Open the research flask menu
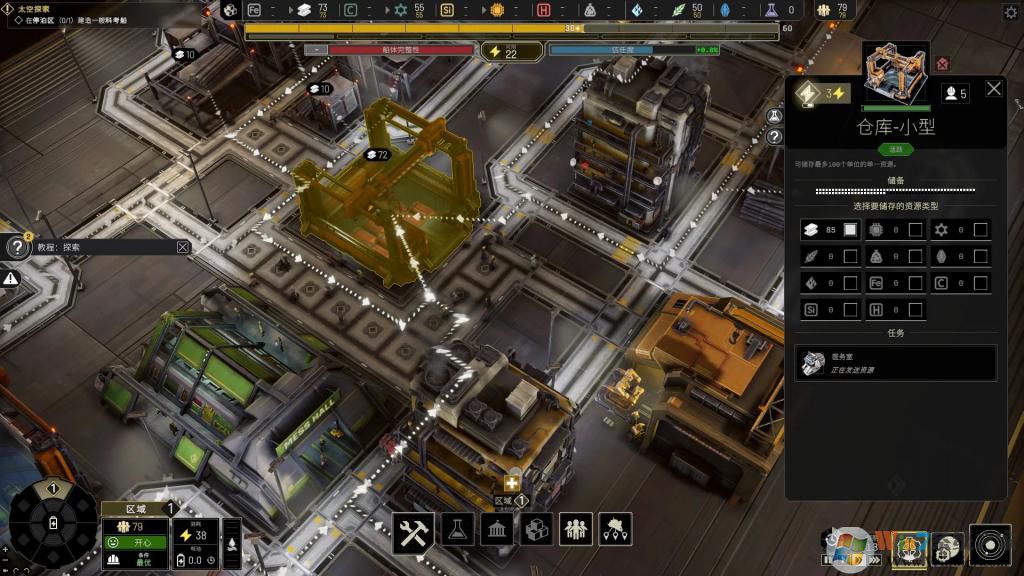The width and height of the screenshot is (1024, 576). 455,529
